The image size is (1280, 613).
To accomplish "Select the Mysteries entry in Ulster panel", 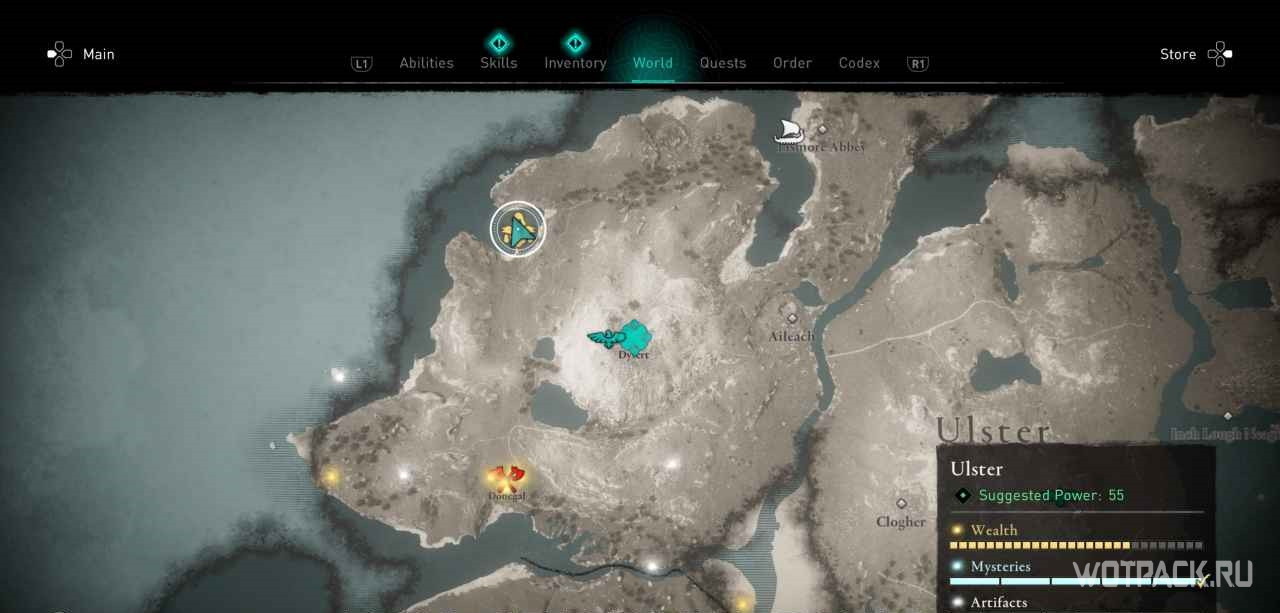I will tap(1000, 566).
